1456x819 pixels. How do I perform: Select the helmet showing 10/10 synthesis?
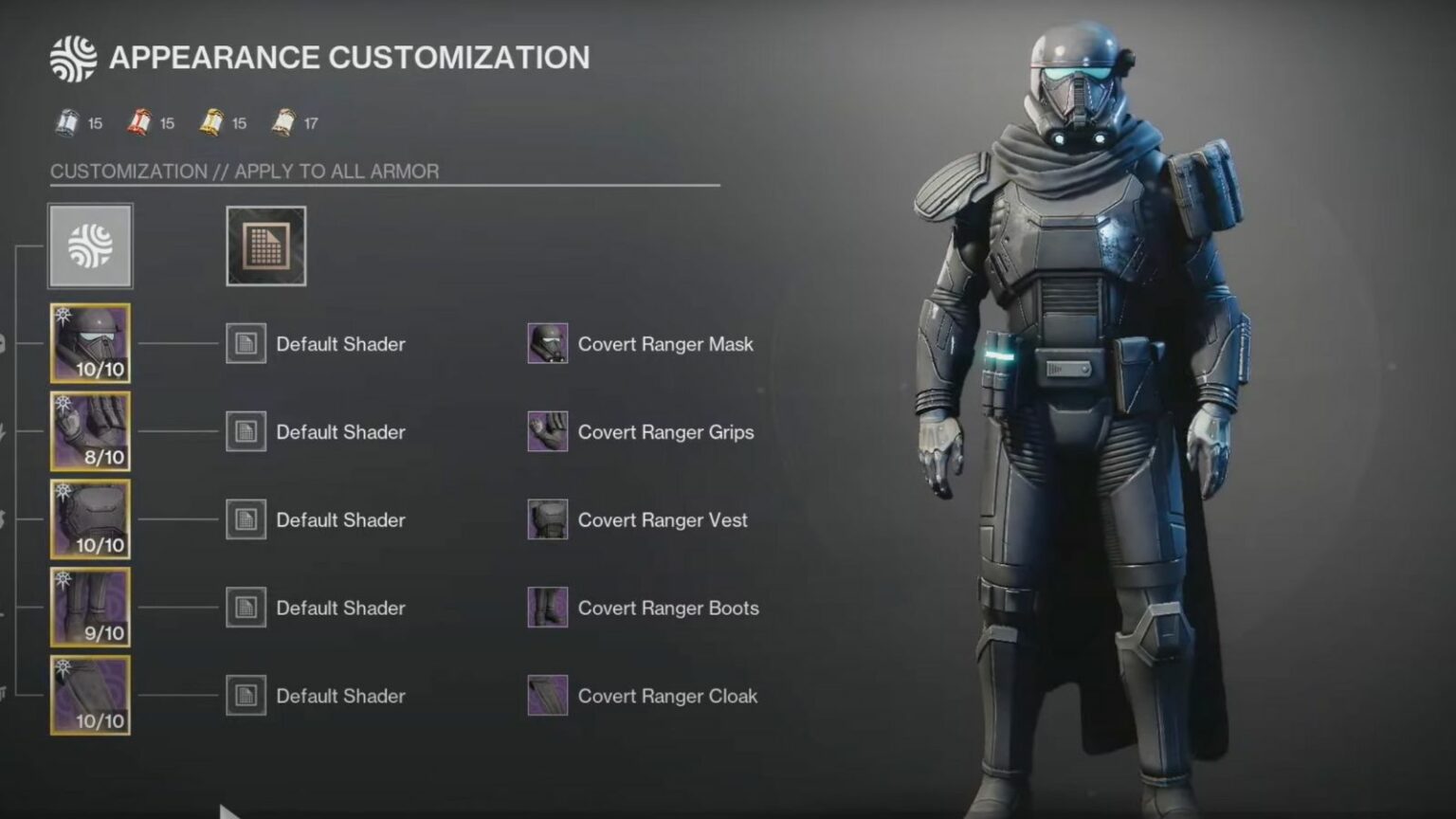point(90,343)
